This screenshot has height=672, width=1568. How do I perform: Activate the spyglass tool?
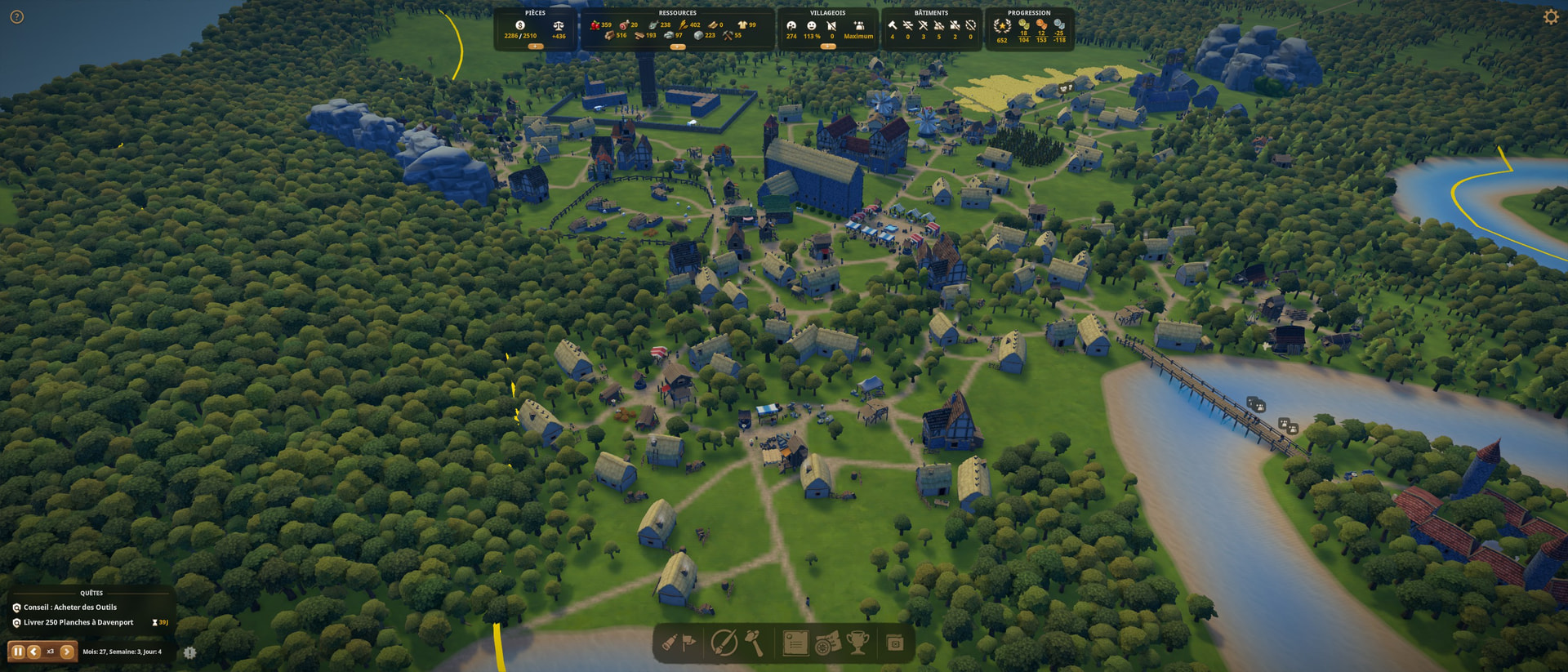tap(670, 643)
